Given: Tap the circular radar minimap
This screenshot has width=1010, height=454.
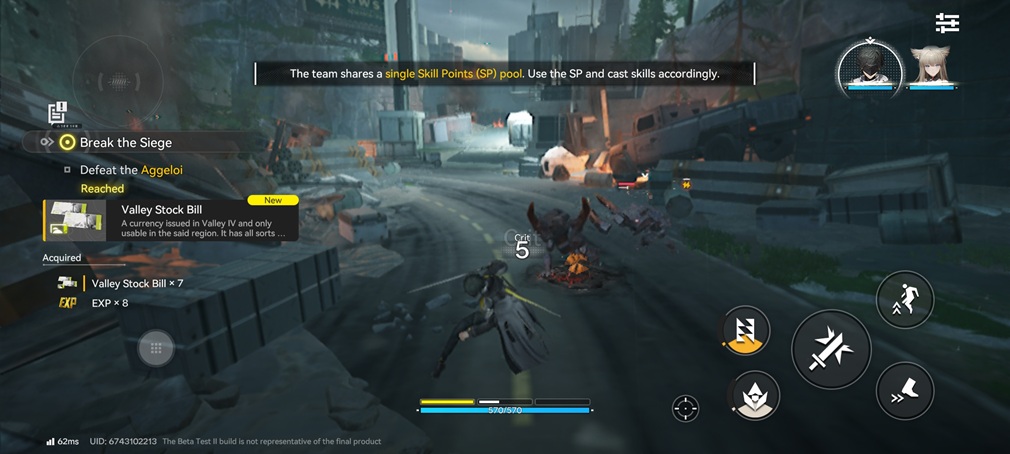Looking at the screenshot, I should [x=119, y=77].
